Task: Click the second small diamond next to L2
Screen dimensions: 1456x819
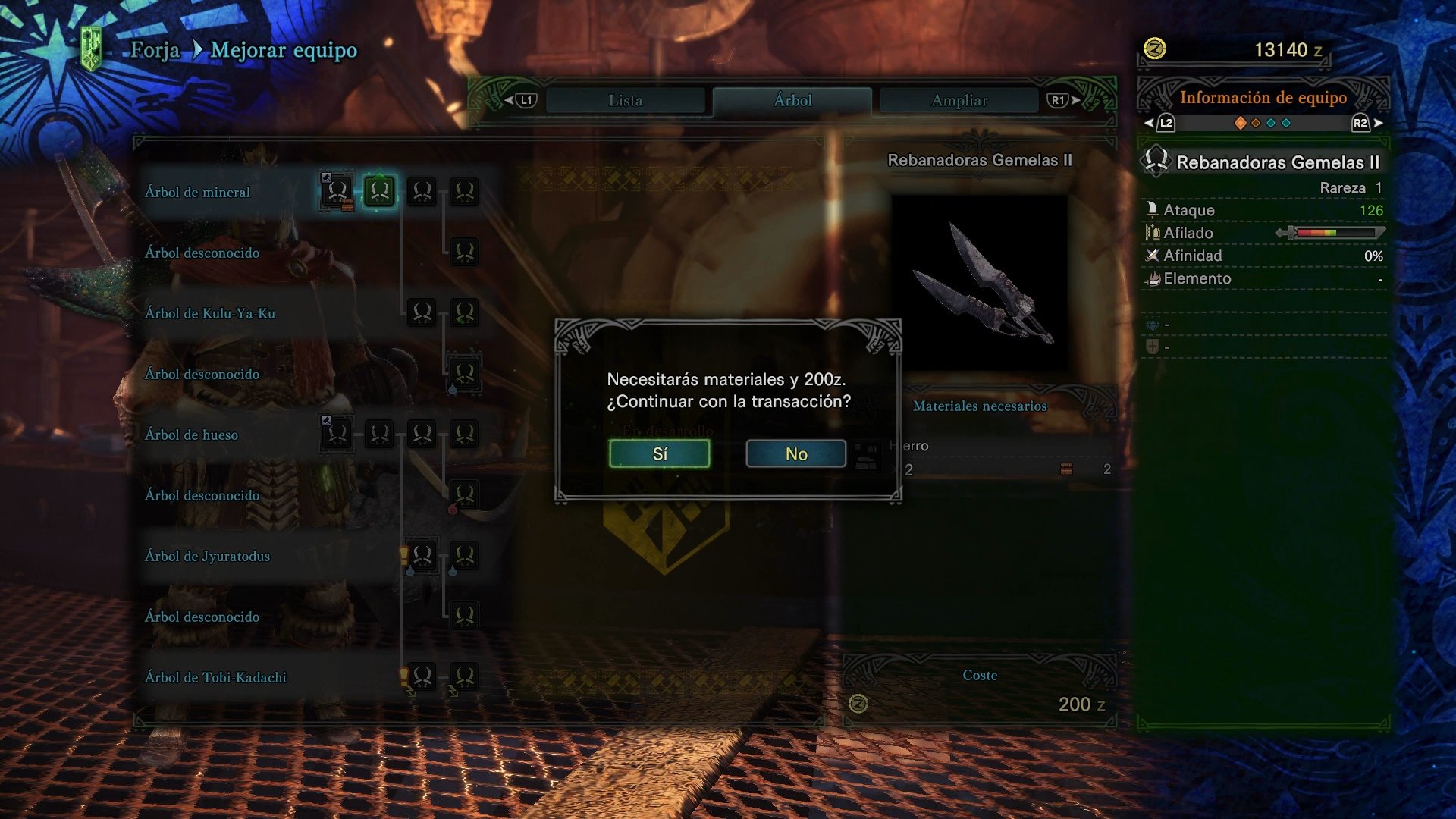Action: [x=1256, y=121]
